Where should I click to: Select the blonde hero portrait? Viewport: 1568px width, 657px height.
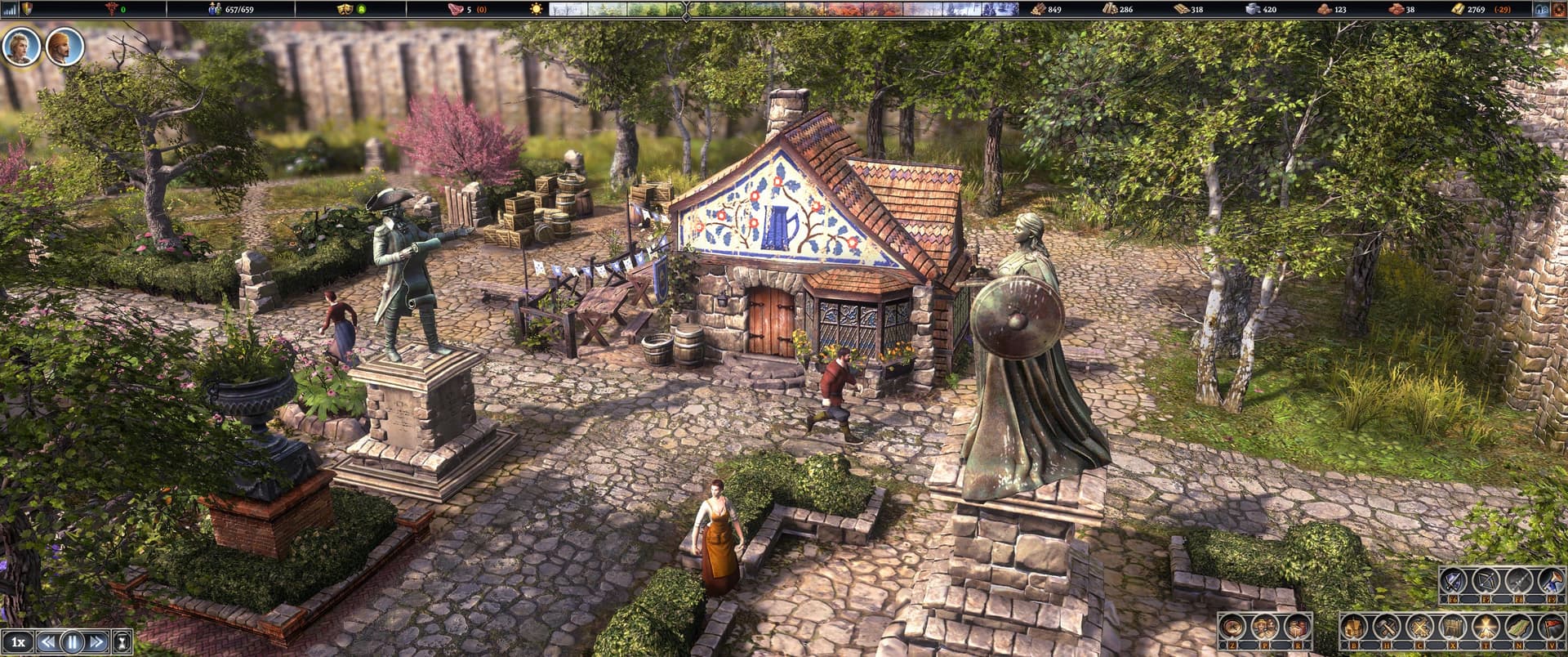tap(20, 47)
